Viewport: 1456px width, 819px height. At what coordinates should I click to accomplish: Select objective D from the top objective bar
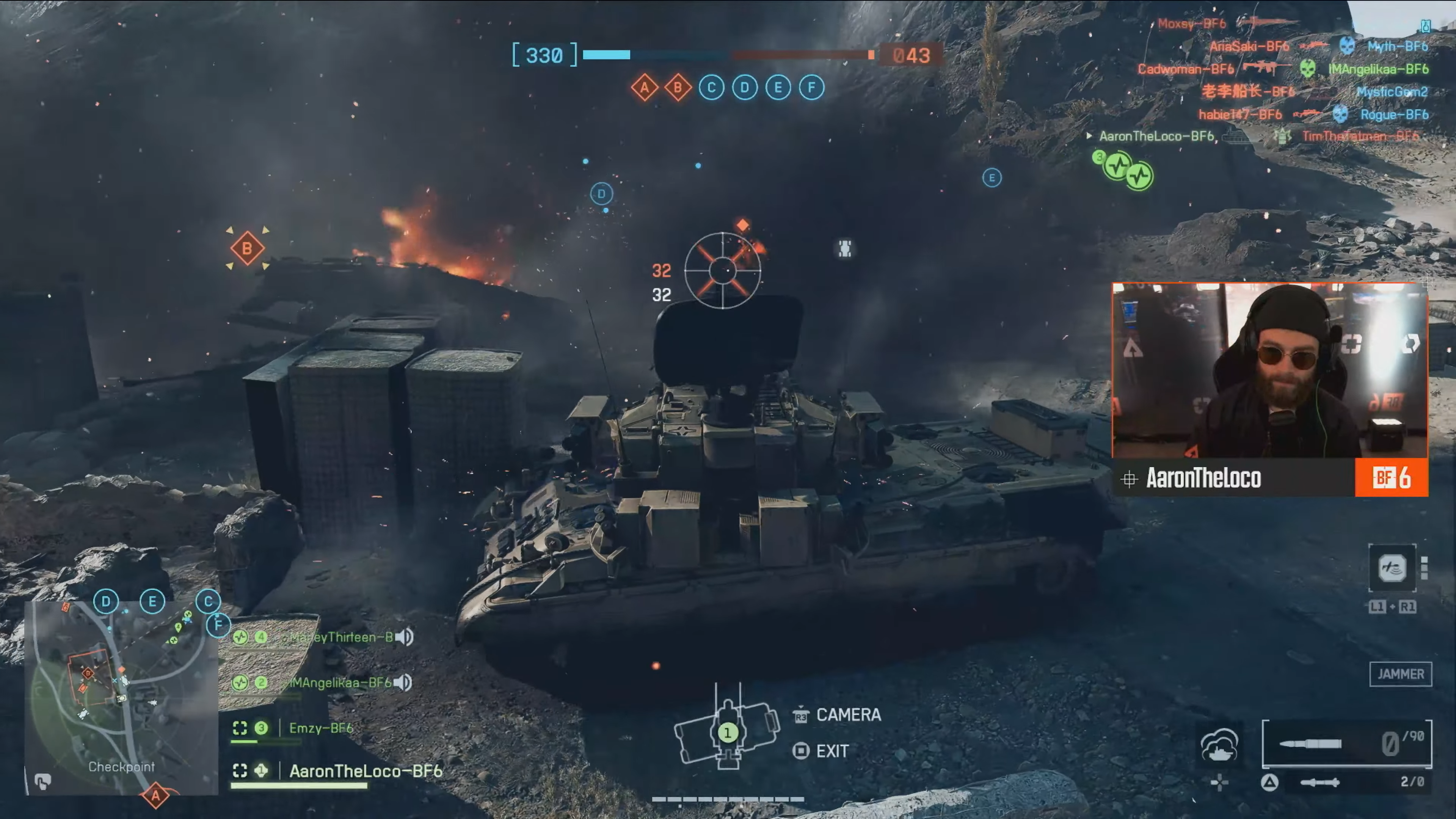click(744, 88)
